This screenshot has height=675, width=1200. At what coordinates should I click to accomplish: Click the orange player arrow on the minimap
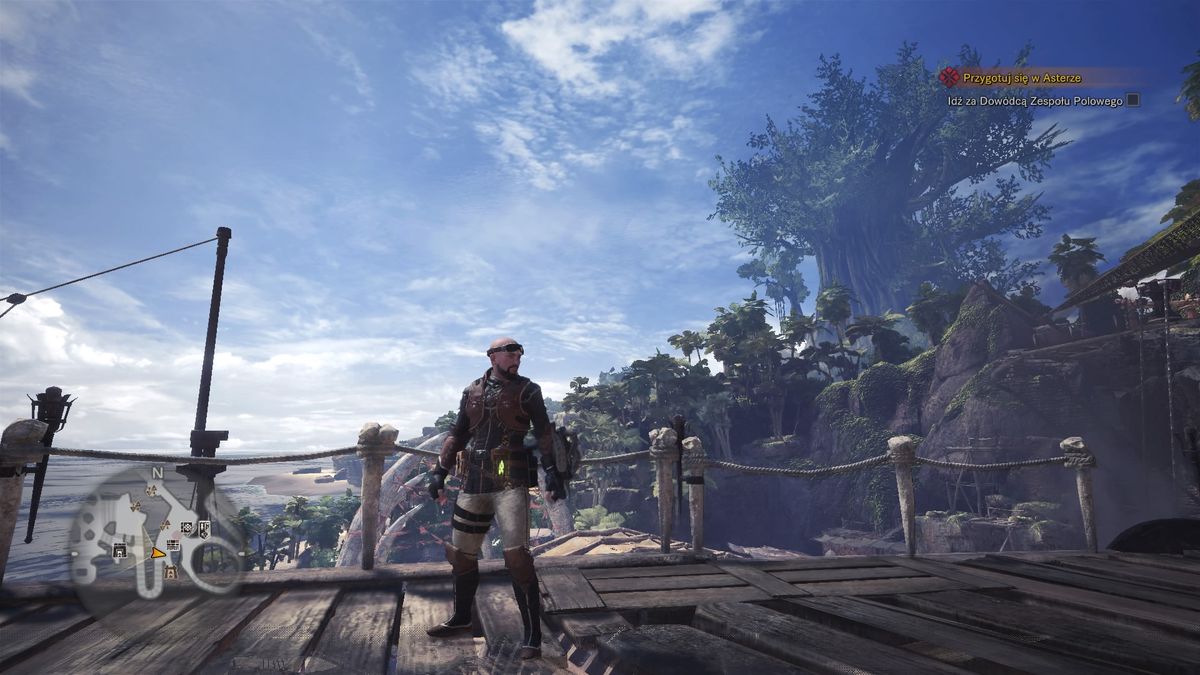tap(158, 552)
